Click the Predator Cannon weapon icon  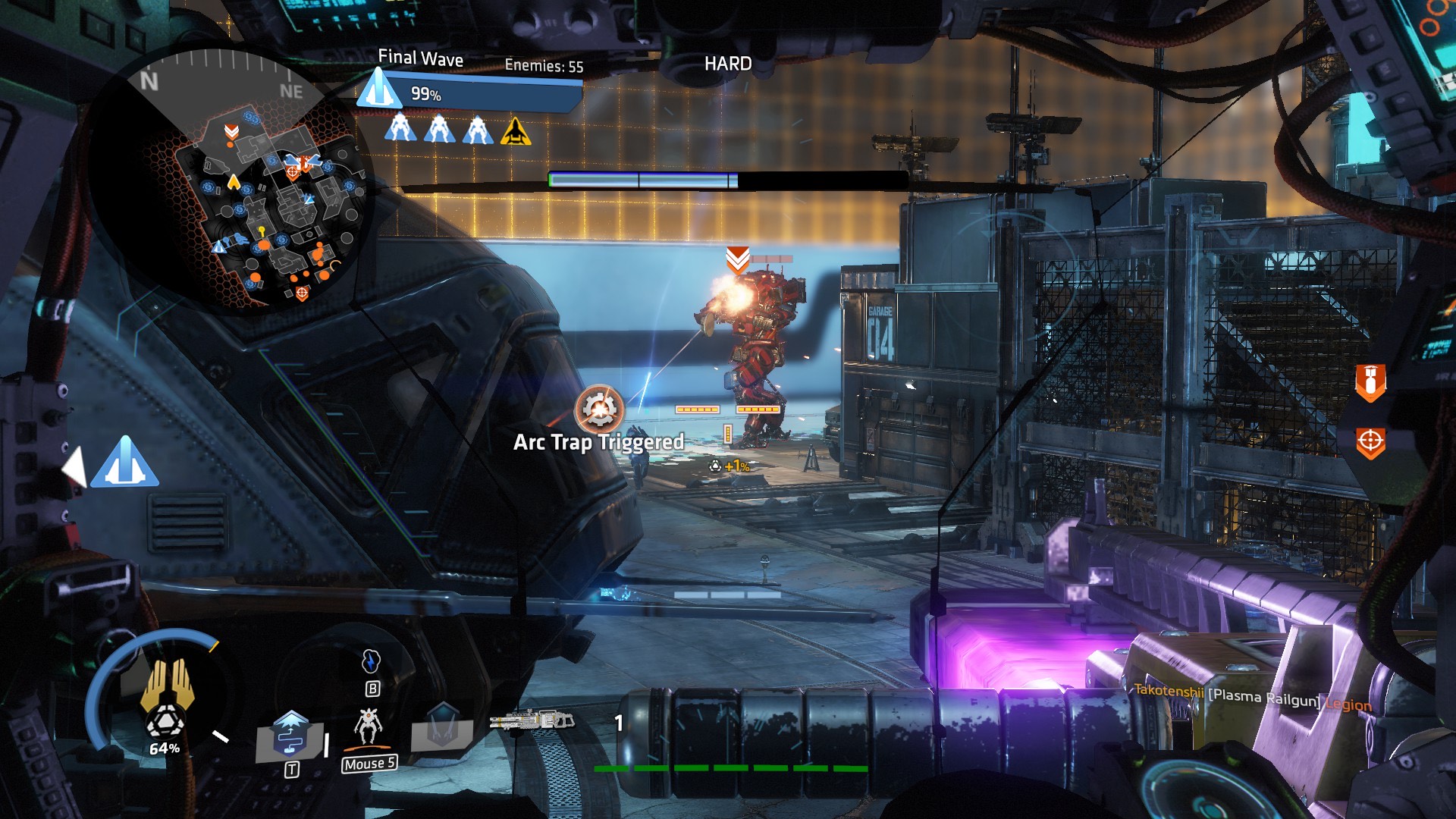[x=532, y=720]
